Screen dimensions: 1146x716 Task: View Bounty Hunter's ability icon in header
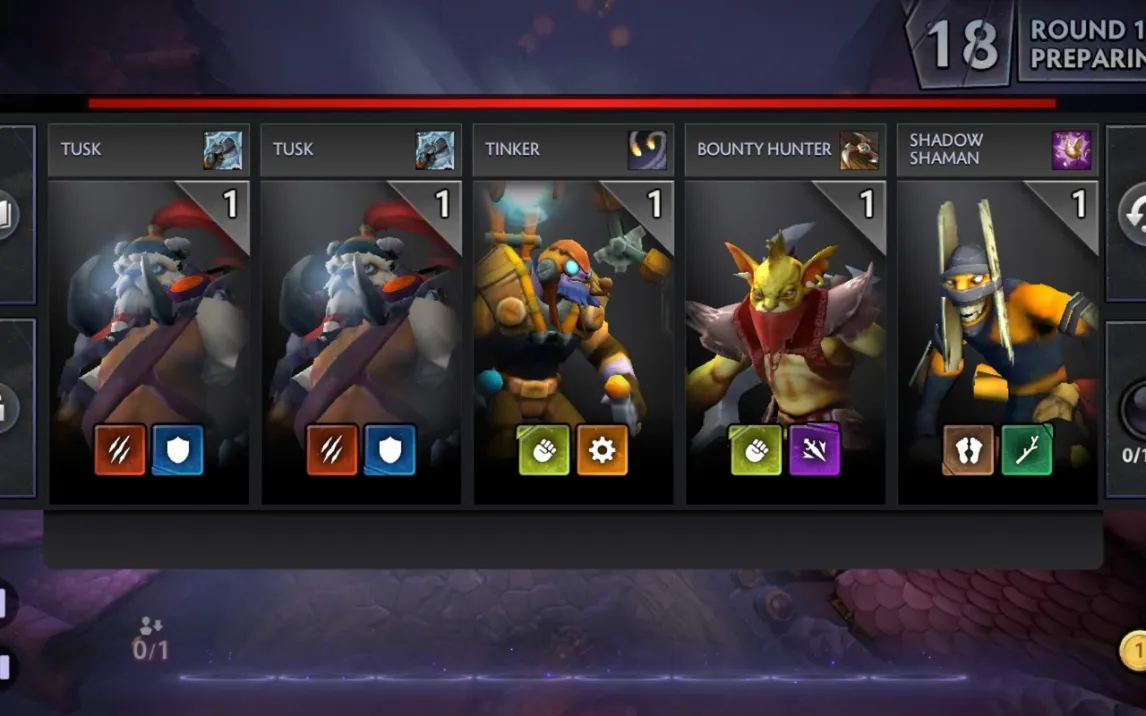coord(859,150)
